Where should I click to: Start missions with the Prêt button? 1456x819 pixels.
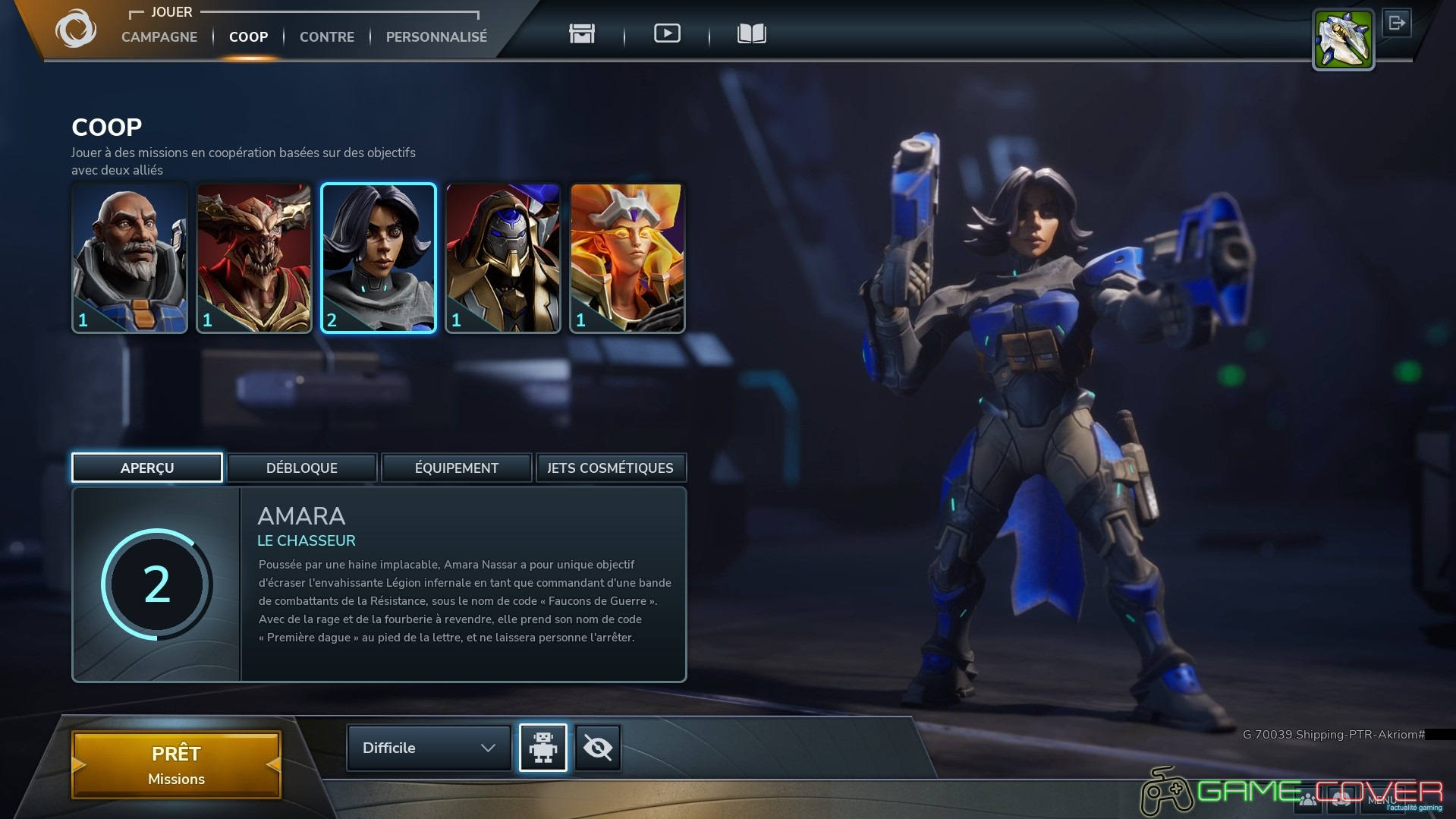[x=177, y=764]
